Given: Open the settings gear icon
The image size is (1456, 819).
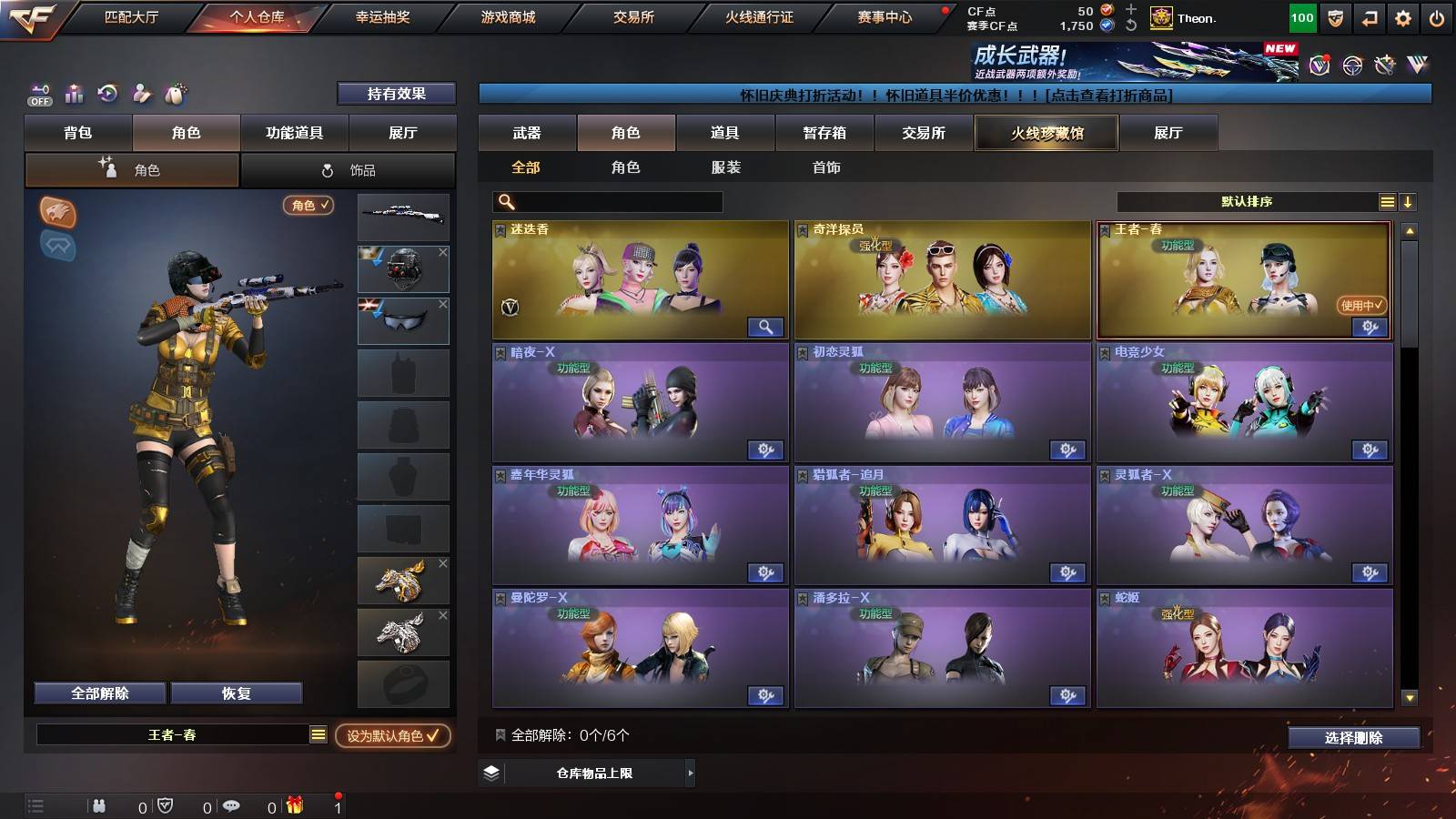Looking at the screenshot, I should (x=1401, y=16).
